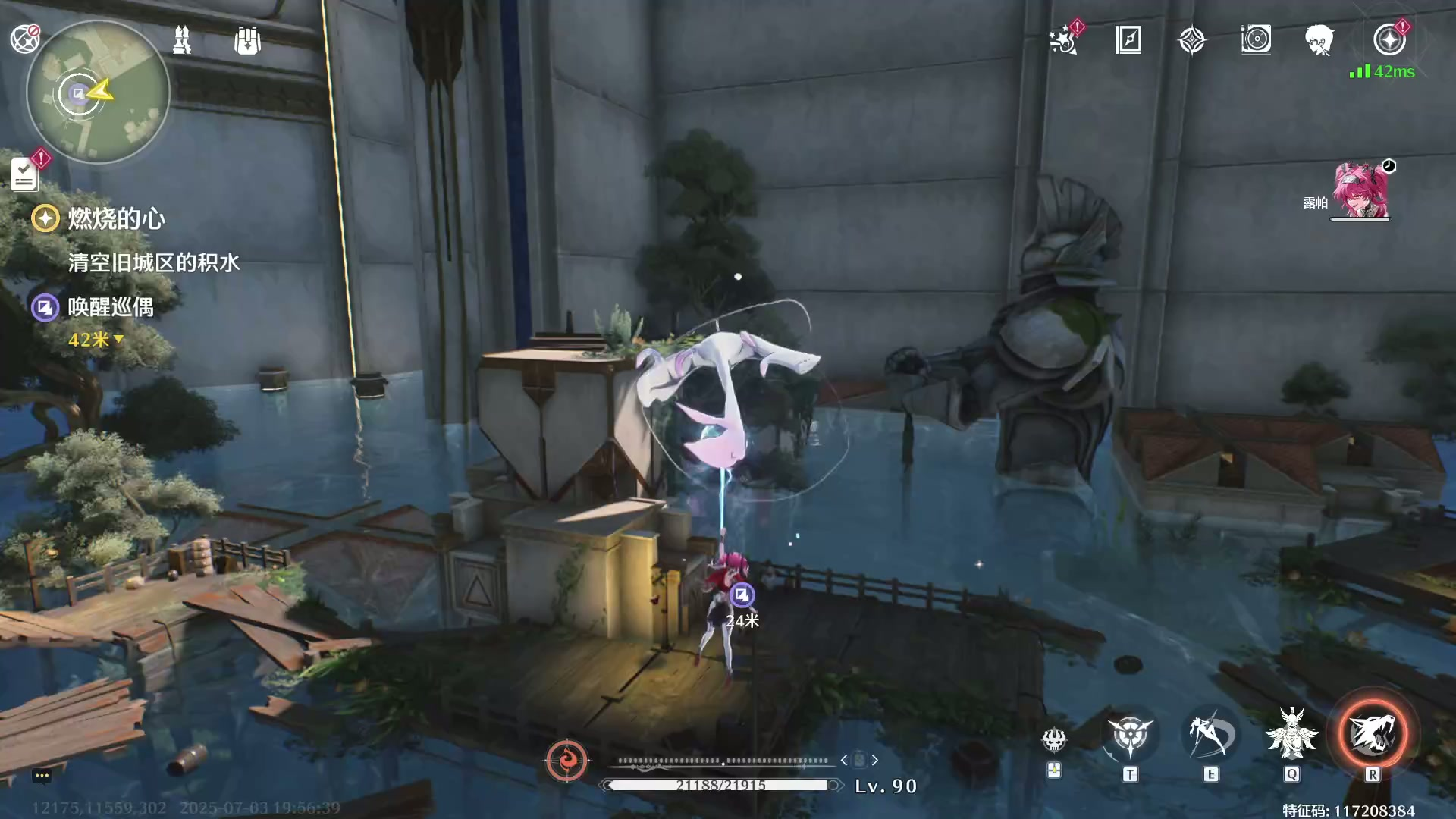Open the circular camera-style icon
The width and height of the screenshot is (1456, 819).
(1256, 39)
